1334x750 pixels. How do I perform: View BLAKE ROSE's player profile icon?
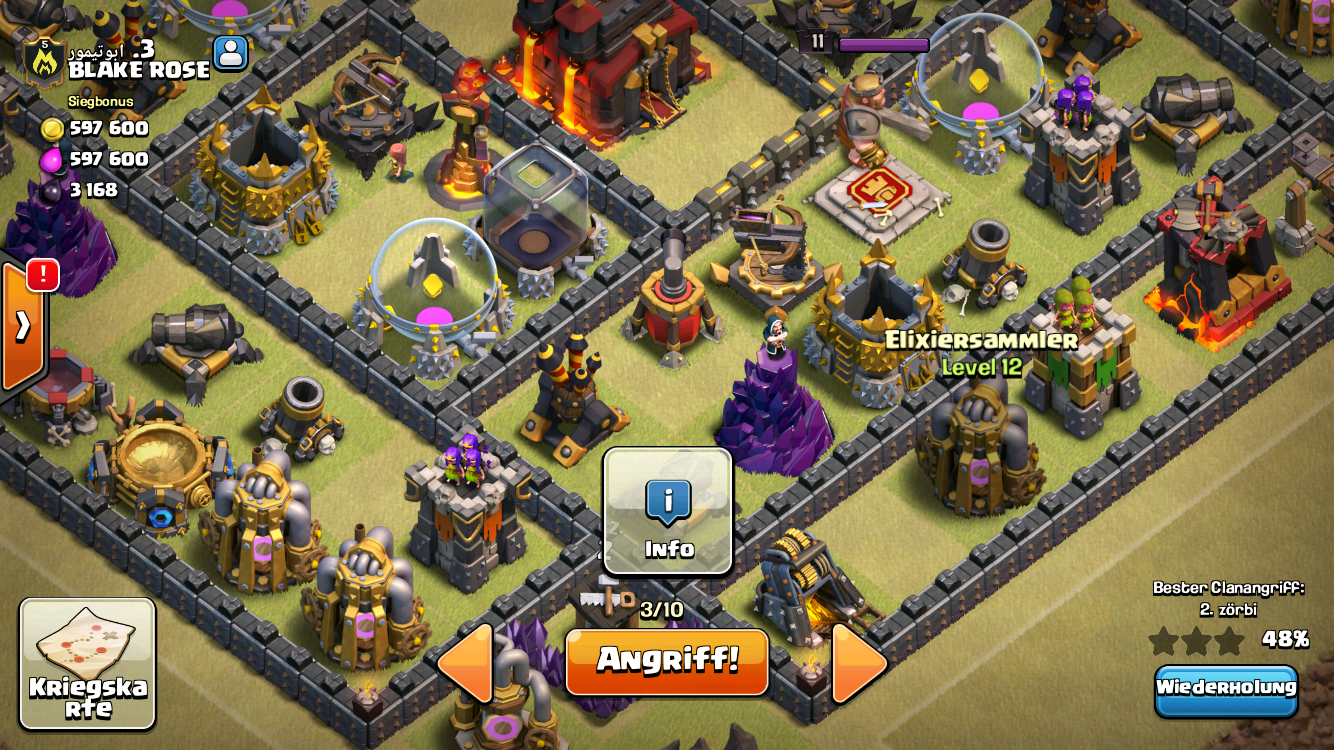click(230, 53)
